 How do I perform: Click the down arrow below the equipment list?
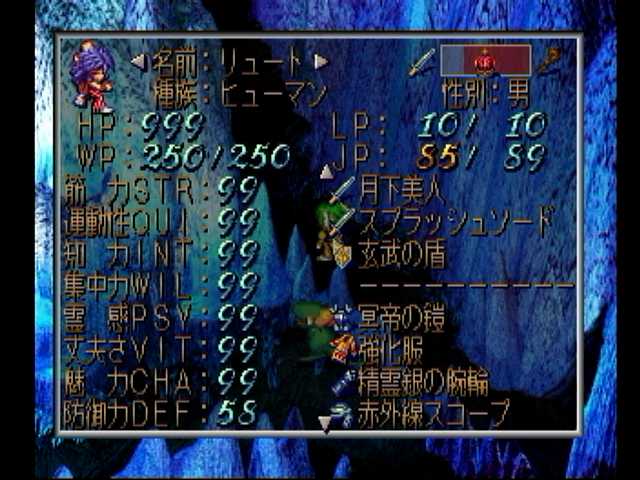click(326, 424)
